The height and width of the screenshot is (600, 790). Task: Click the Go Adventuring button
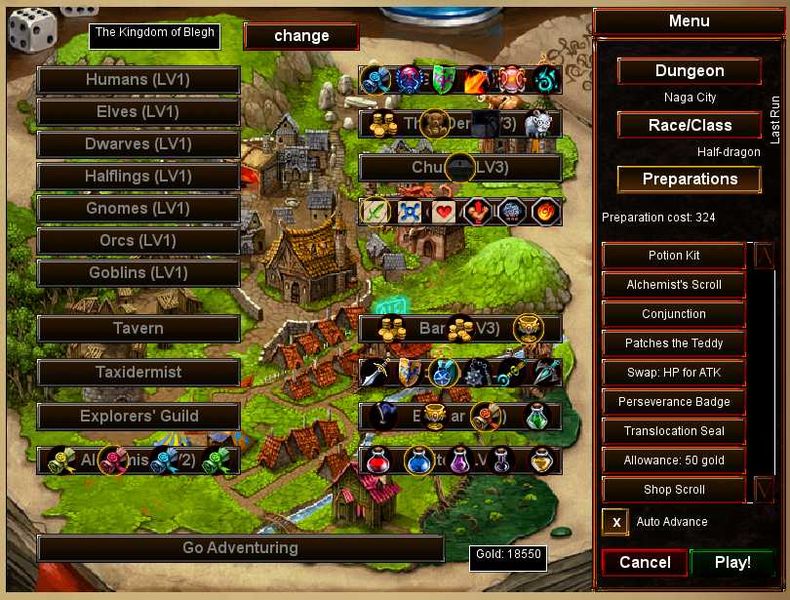click(x=240, y=548)
